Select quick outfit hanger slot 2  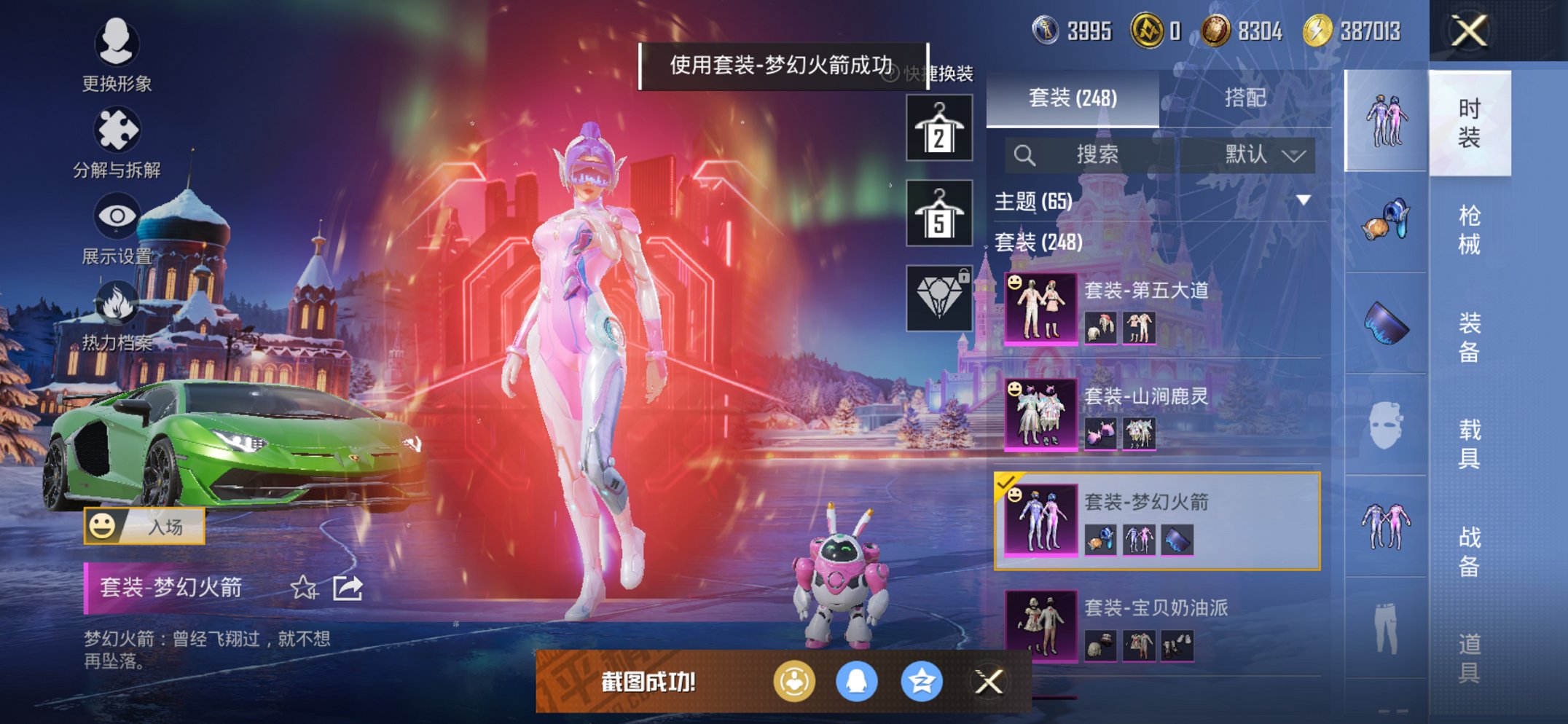click(940, 129)
